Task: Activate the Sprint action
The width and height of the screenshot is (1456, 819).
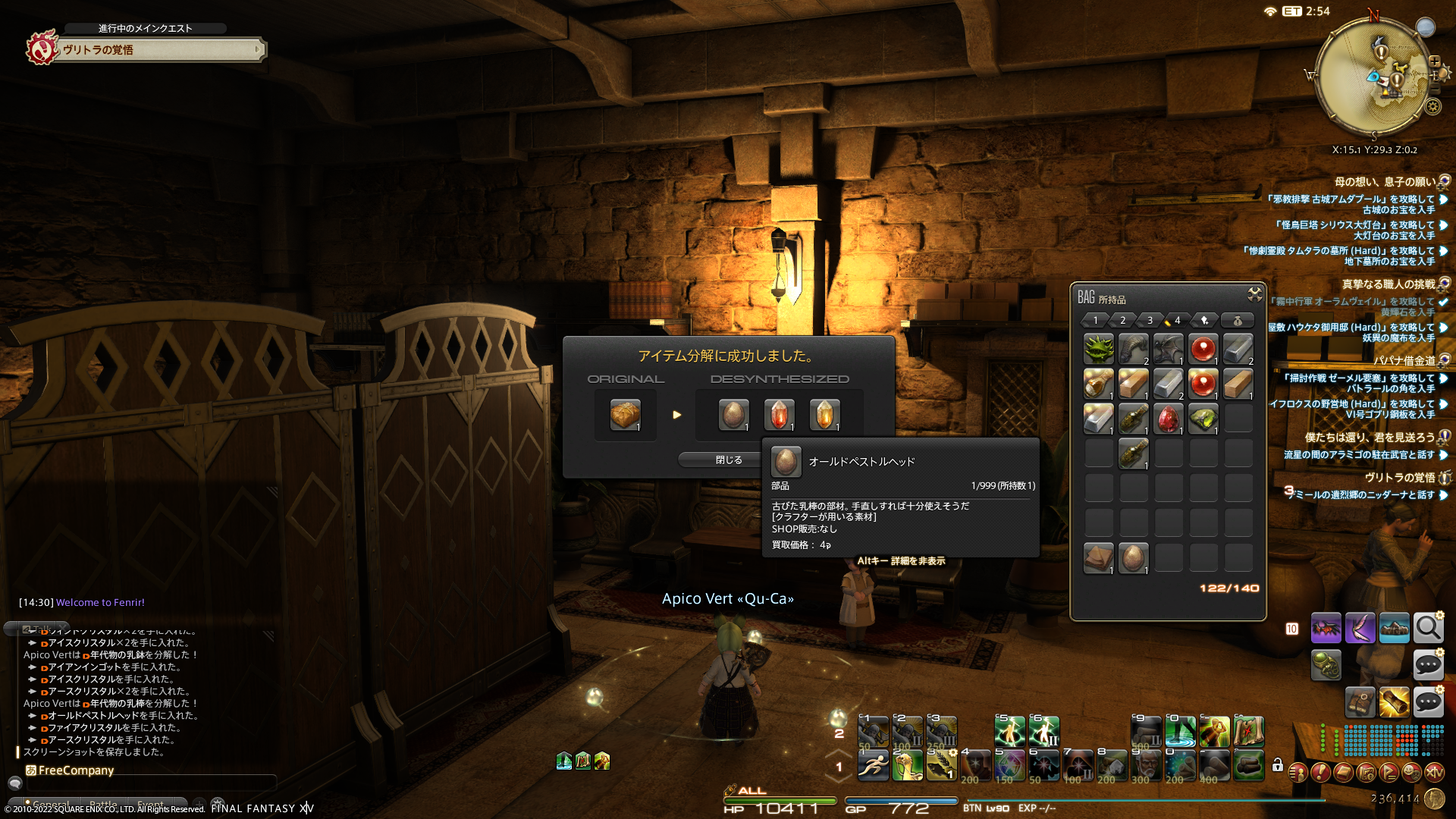Action: 873,765
